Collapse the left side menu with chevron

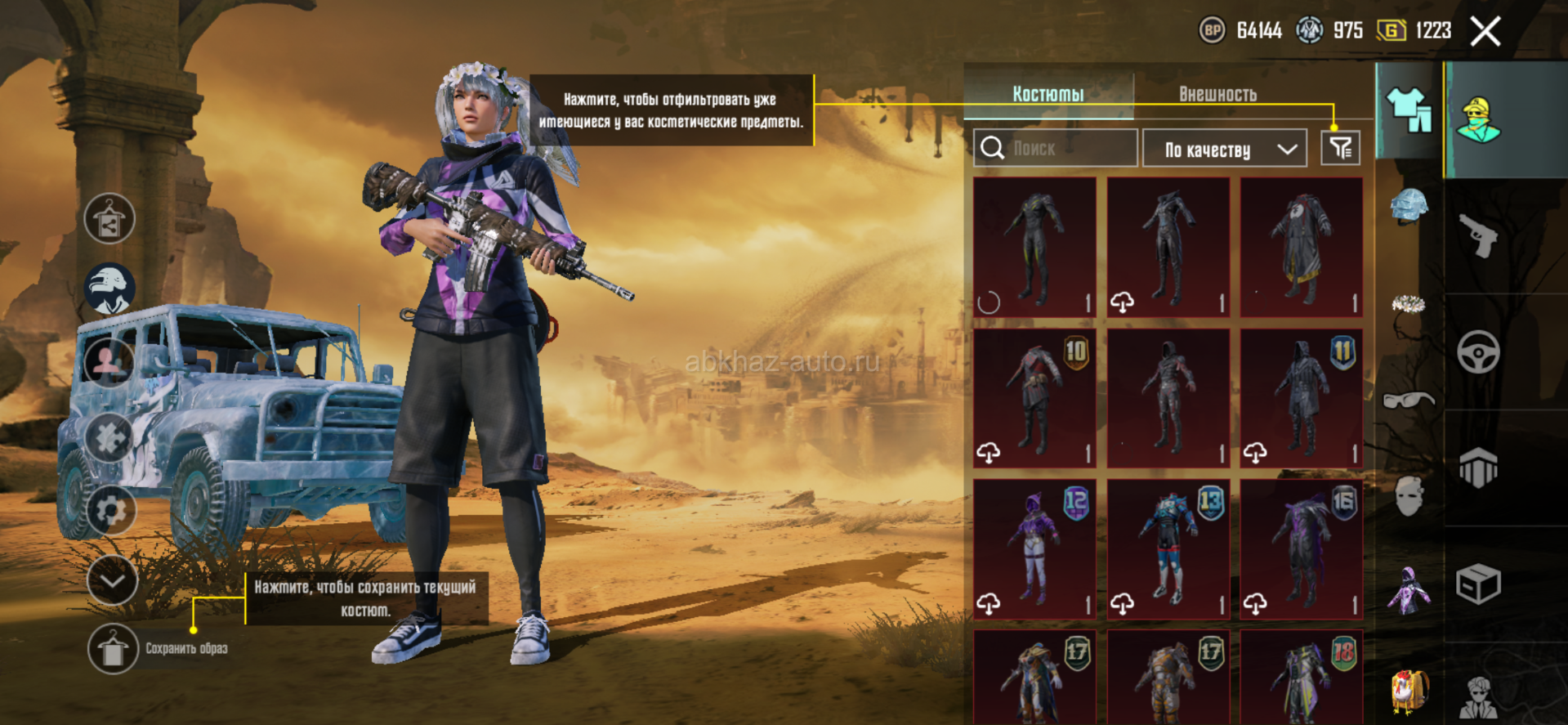tap(112, 580)
